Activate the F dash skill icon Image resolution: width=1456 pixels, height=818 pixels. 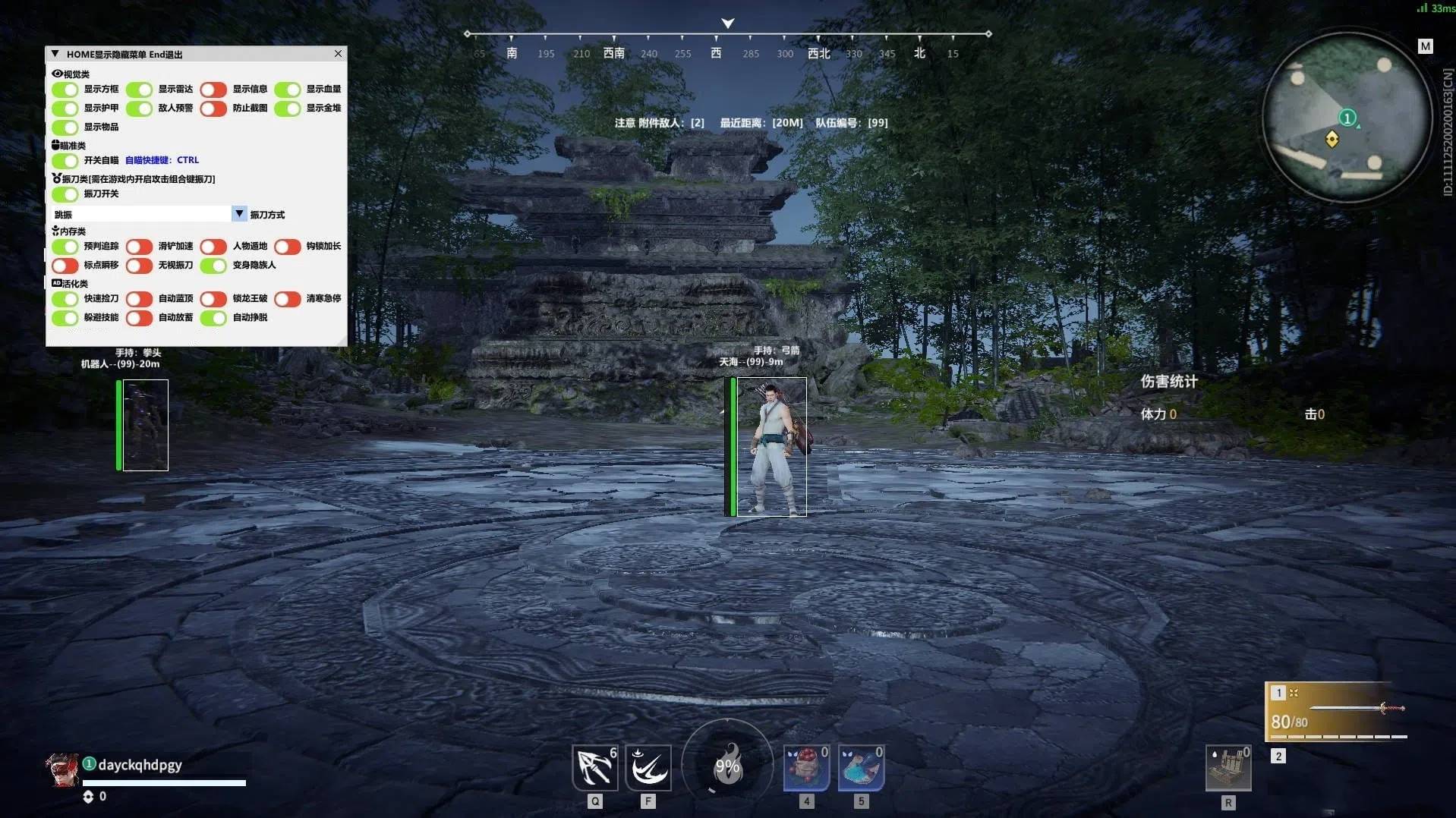[648, 768]
